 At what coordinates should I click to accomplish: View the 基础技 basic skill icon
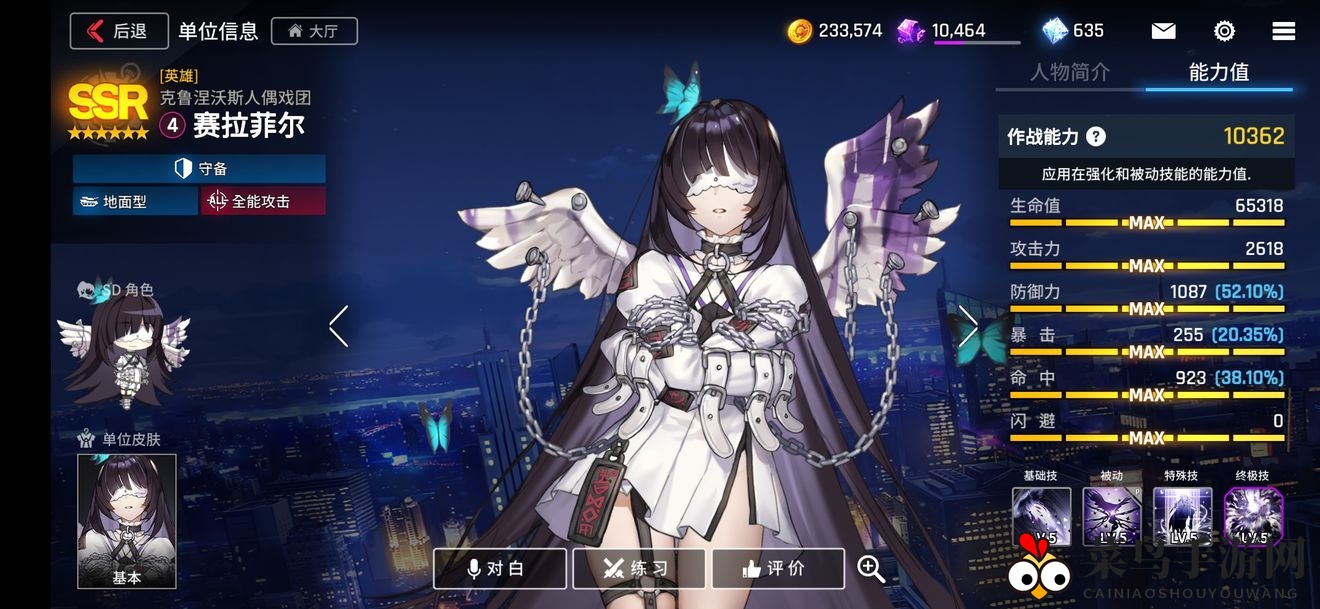pos(1041,515)
